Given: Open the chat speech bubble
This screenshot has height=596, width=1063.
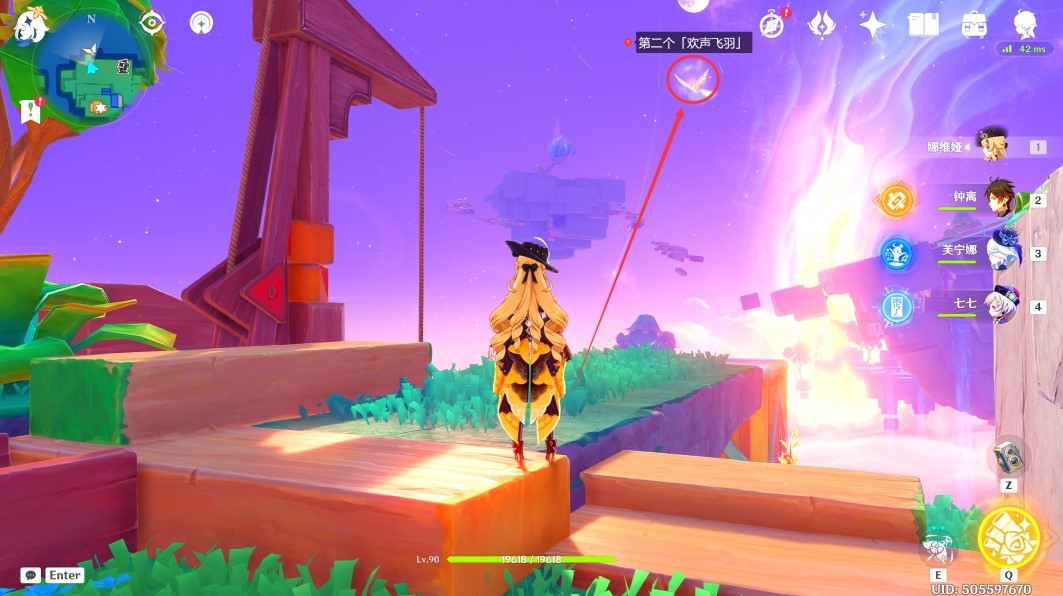Looking at the screenshot, I should [31, 575].
